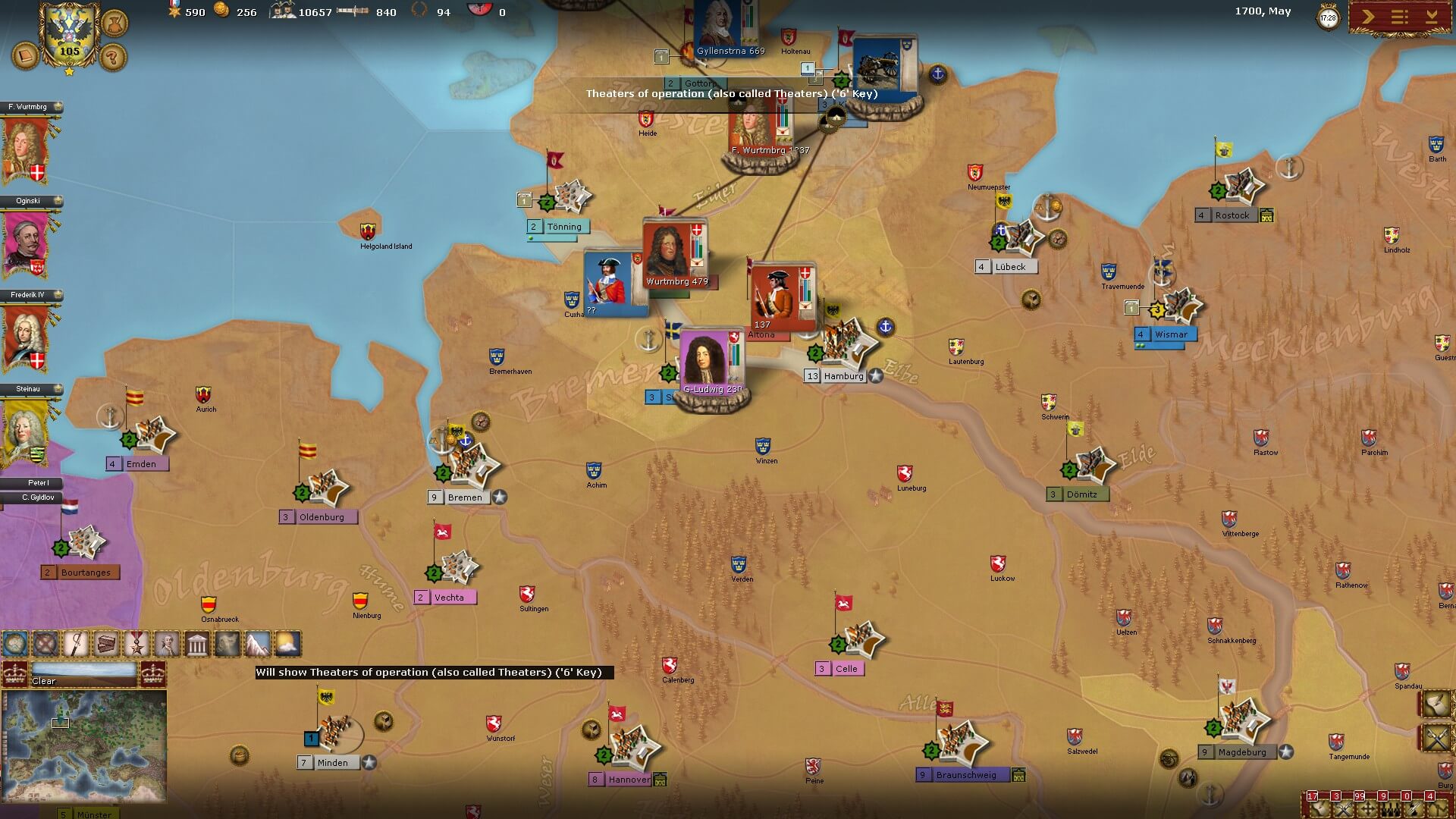Viewport: 1456px width, 819px height.
Task: Open the ledger book icon
Action: click(26, 57)
